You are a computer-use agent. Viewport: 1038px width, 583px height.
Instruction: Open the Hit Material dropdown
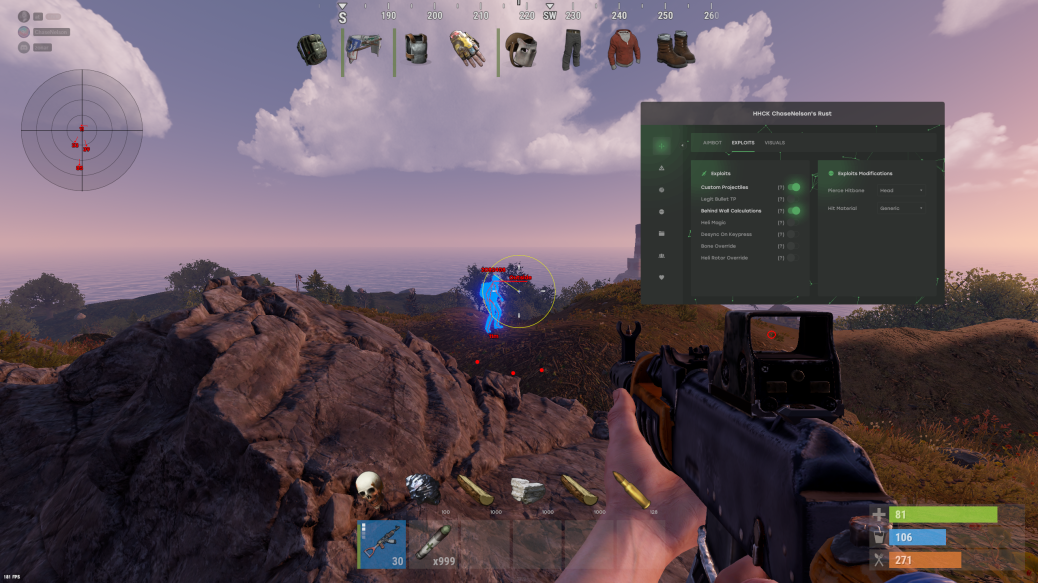[901, 208]
